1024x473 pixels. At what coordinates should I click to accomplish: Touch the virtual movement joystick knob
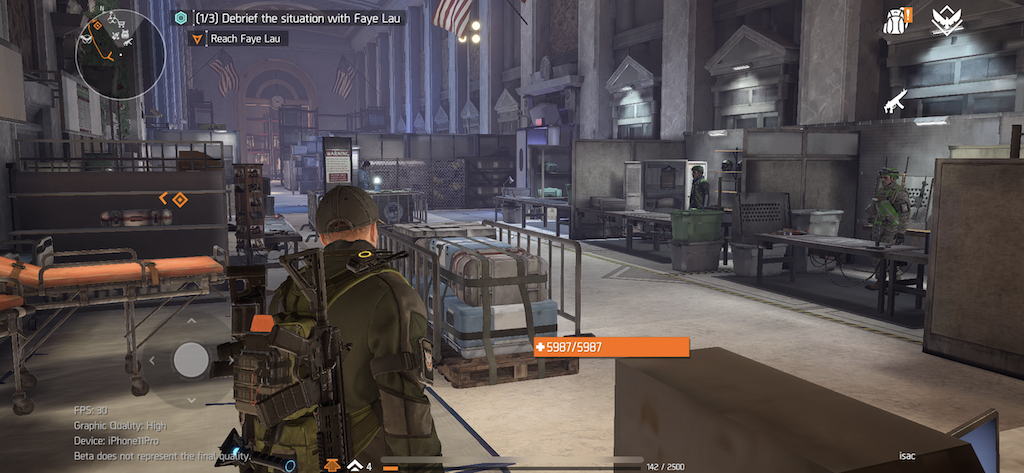191,359
